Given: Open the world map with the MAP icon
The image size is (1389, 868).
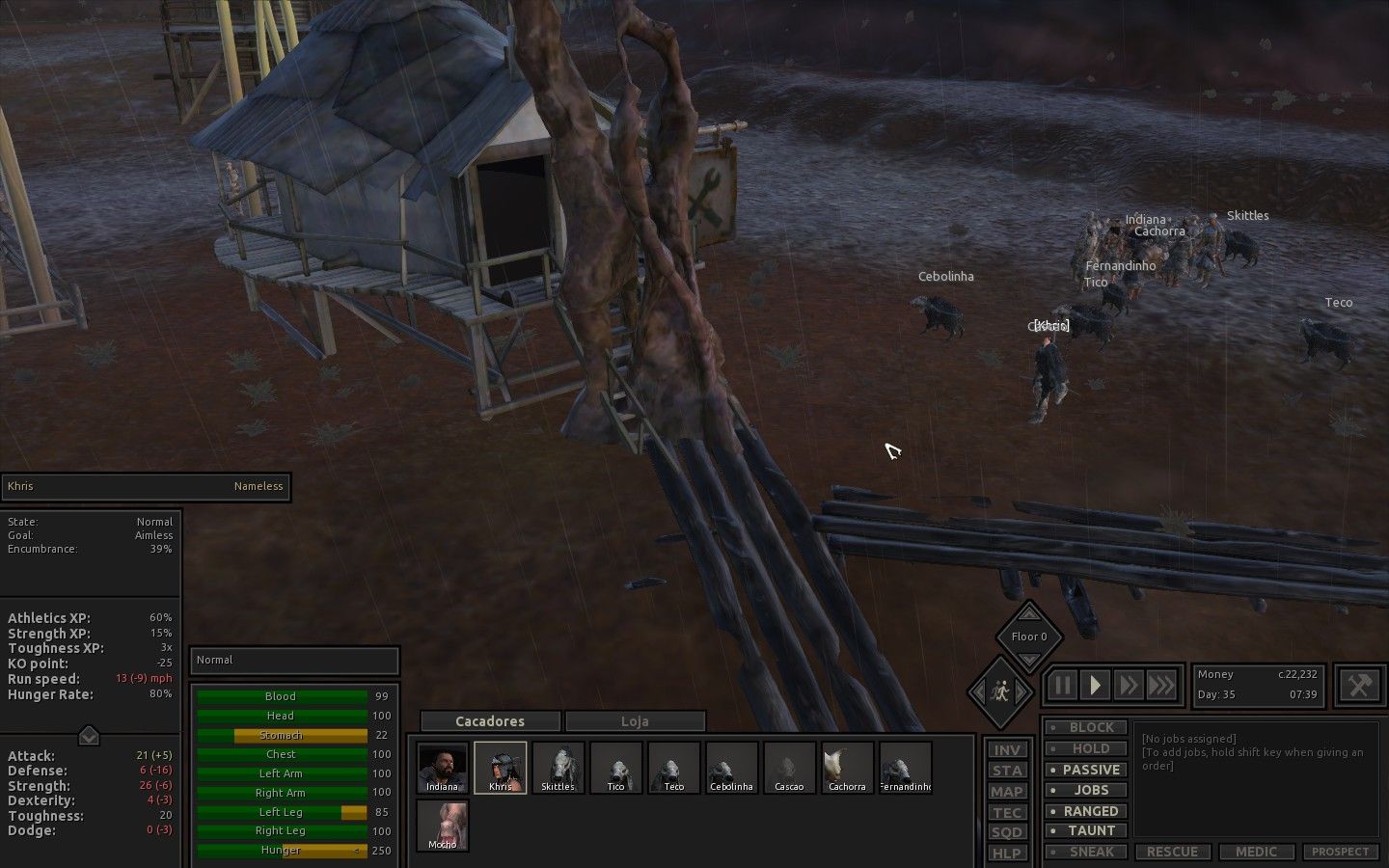Looking at the screenshot, I should click(x=1007, y=792).
